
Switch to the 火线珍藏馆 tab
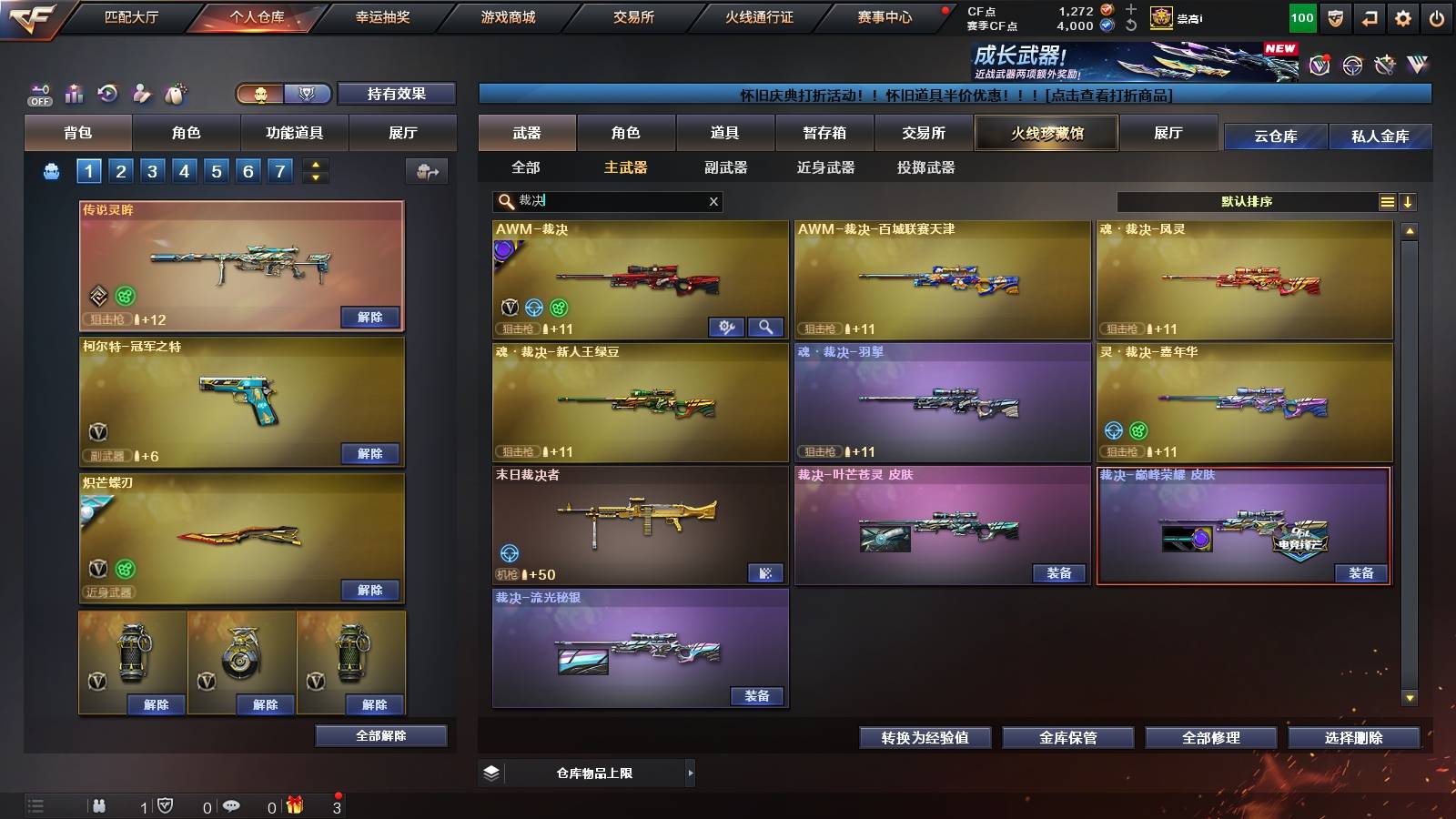1046,133
